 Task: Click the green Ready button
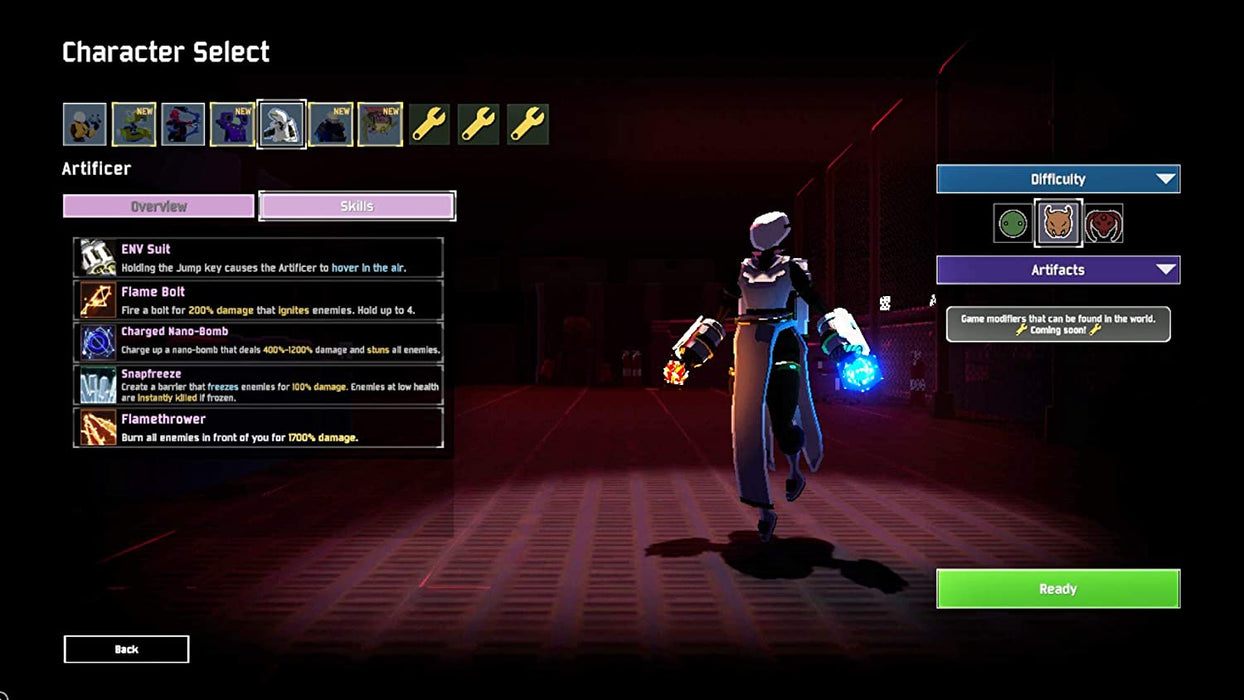pyautogui.click(x=1057, y=588)
